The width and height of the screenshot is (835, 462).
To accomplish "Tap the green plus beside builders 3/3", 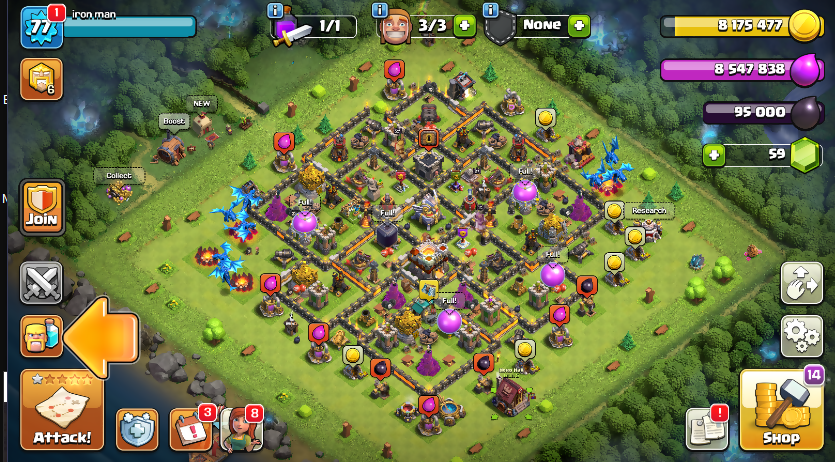I will point(464,26).
